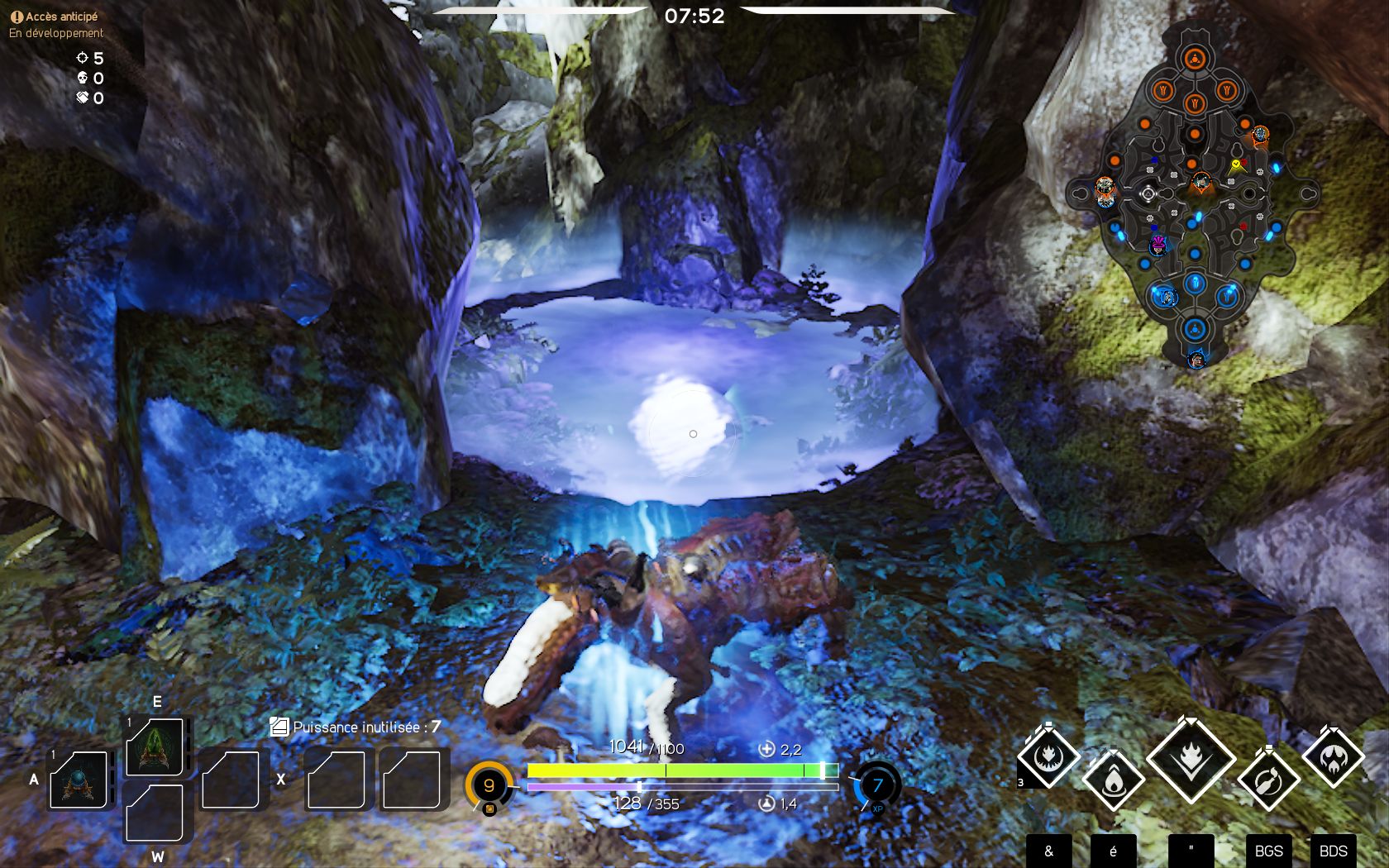Select the empty card slot labeled X
Image resolution: width=1389 pixels, height=868 pixels.
tap(334, 781)
